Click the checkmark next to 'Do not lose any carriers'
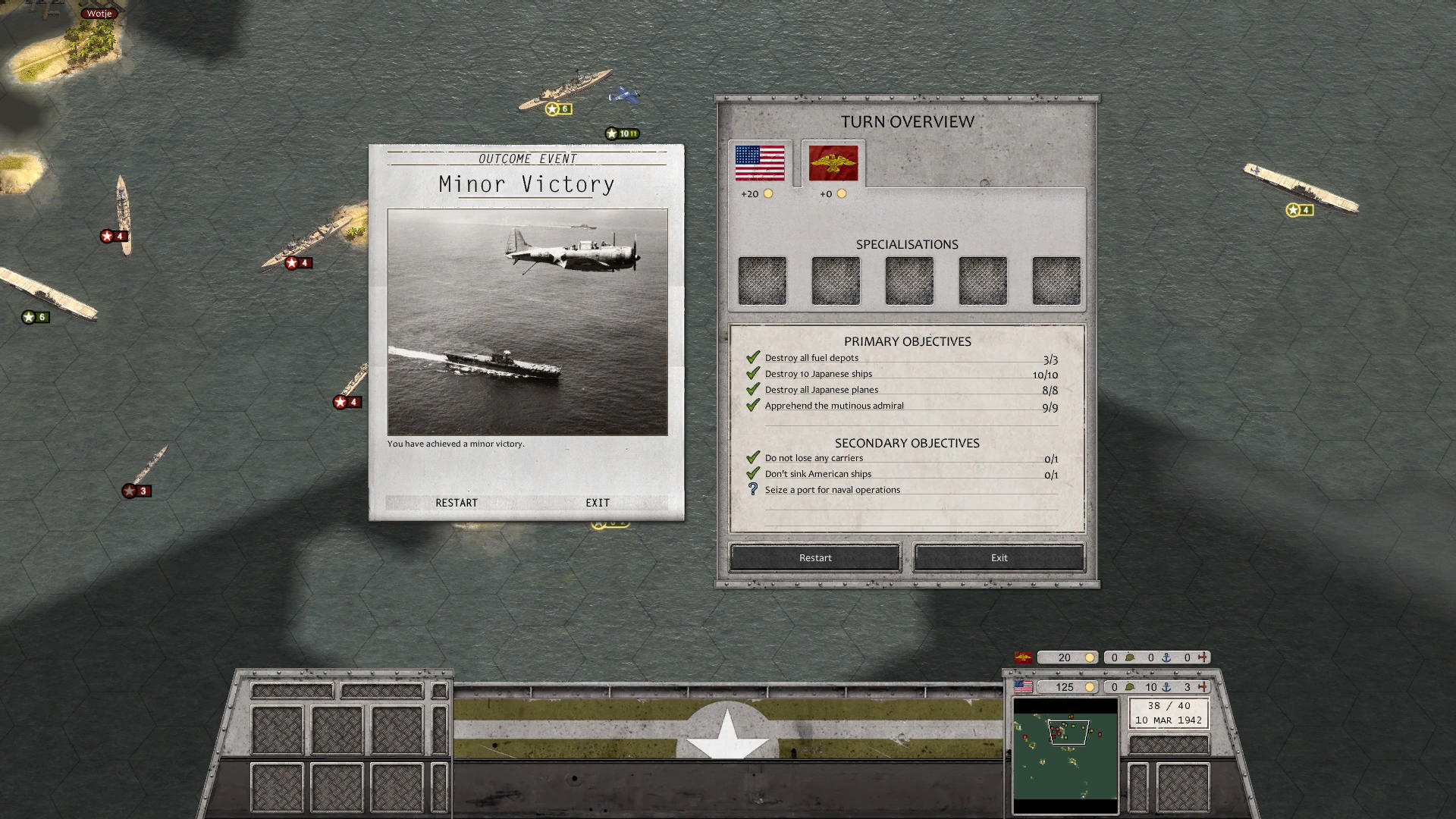1456x819 pixels. [x=753, y=457]
